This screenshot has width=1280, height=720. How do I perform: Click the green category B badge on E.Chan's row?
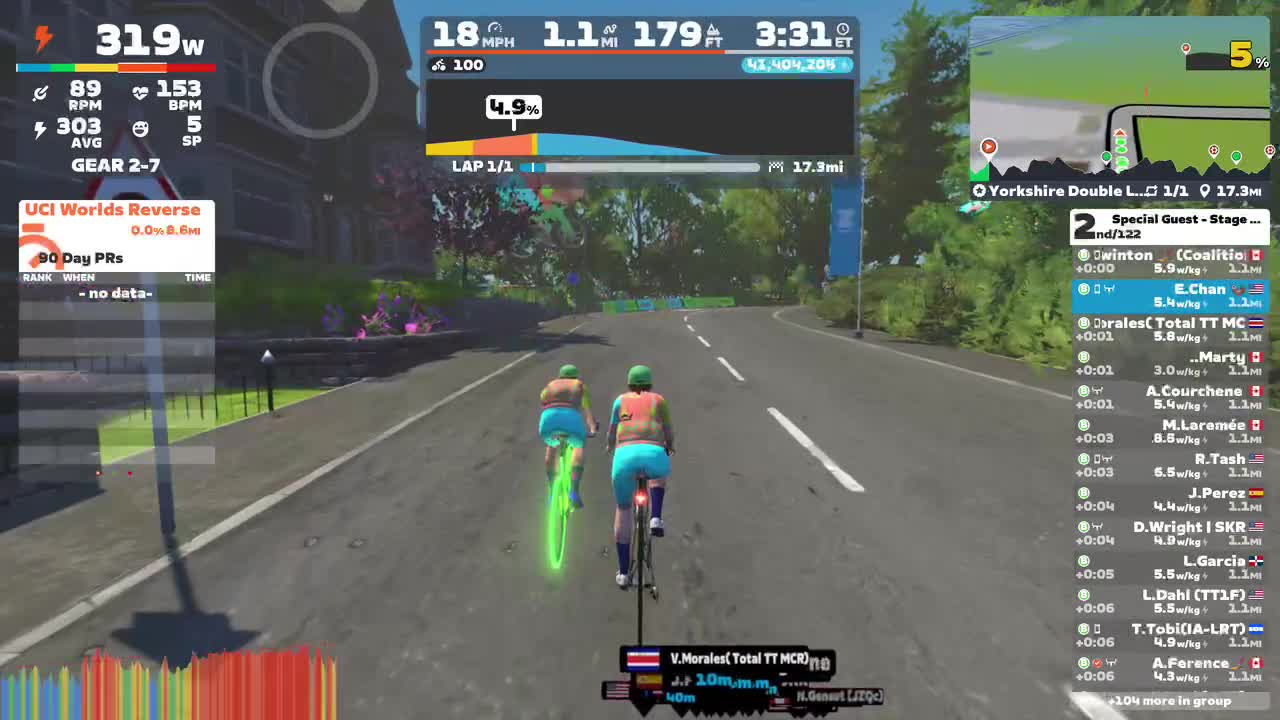(1083, 289)
